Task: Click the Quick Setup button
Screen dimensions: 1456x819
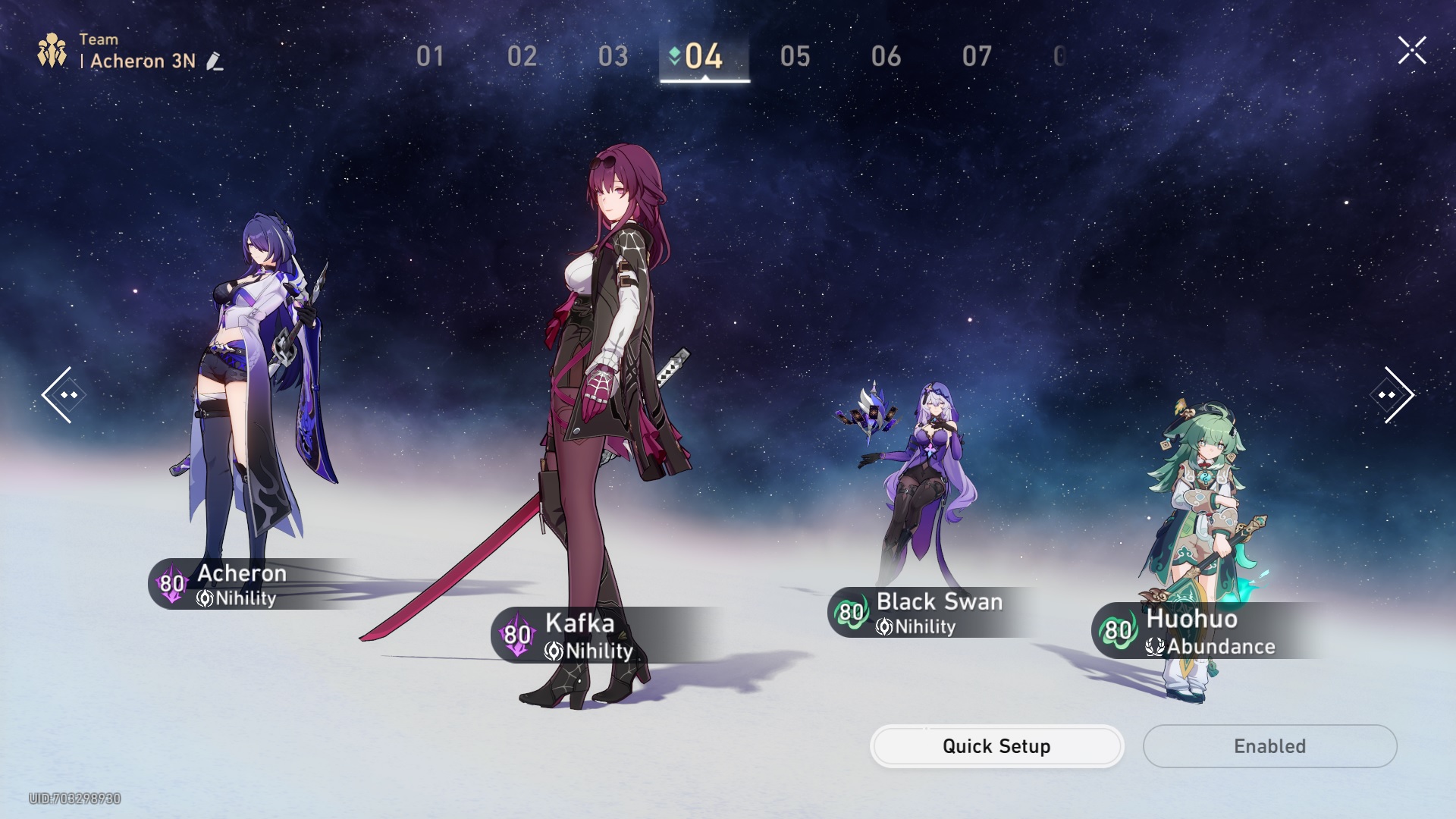Action: pos(996,746)
